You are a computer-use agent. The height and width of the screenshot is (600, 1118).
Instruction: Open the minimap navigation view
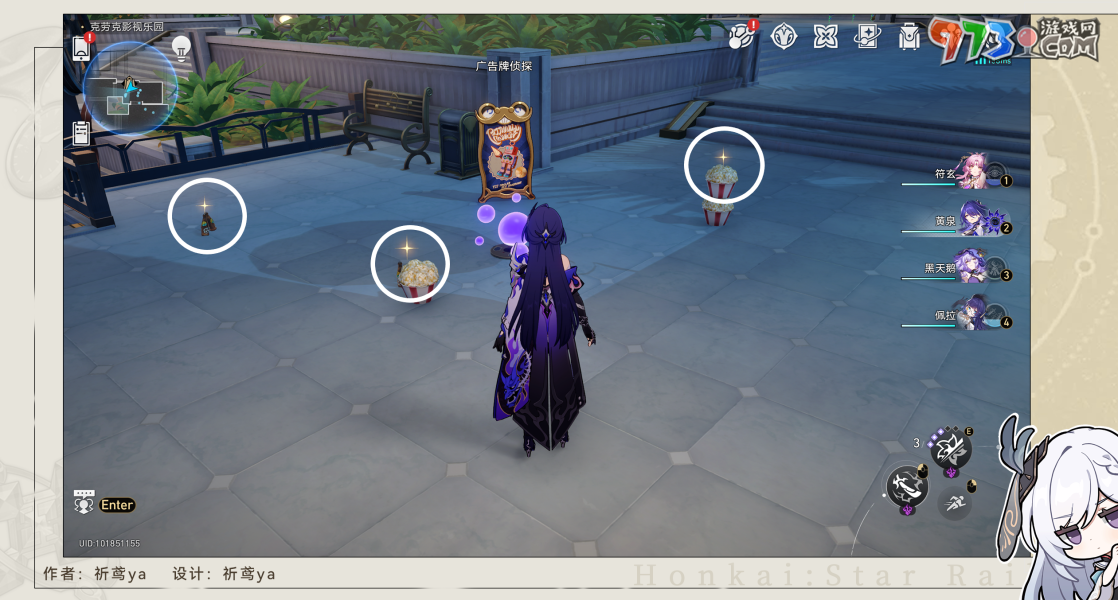coord(130,90)
